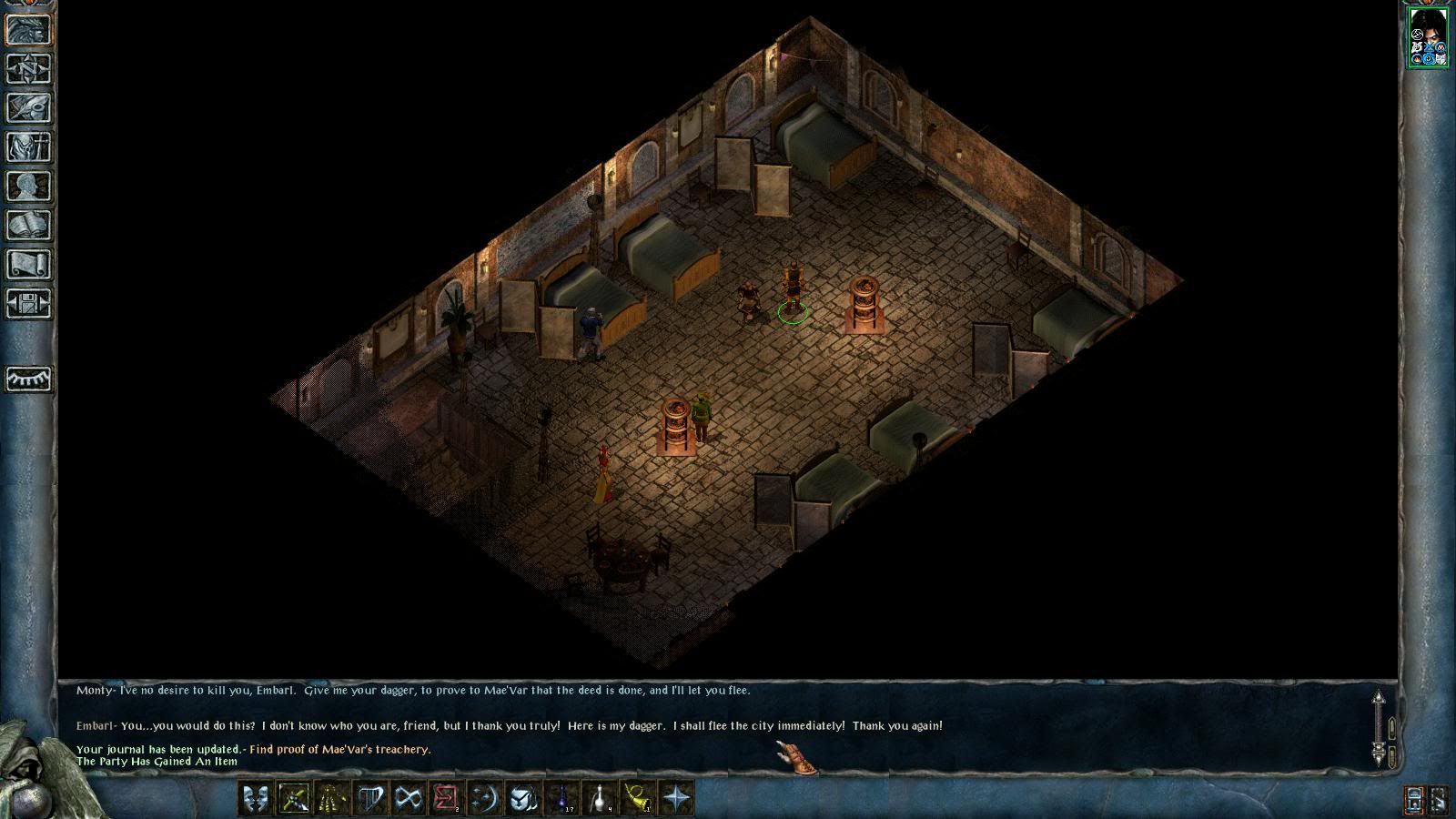Use the golden horn quick item
The image size is (1456, 819).
coord(639,798)
